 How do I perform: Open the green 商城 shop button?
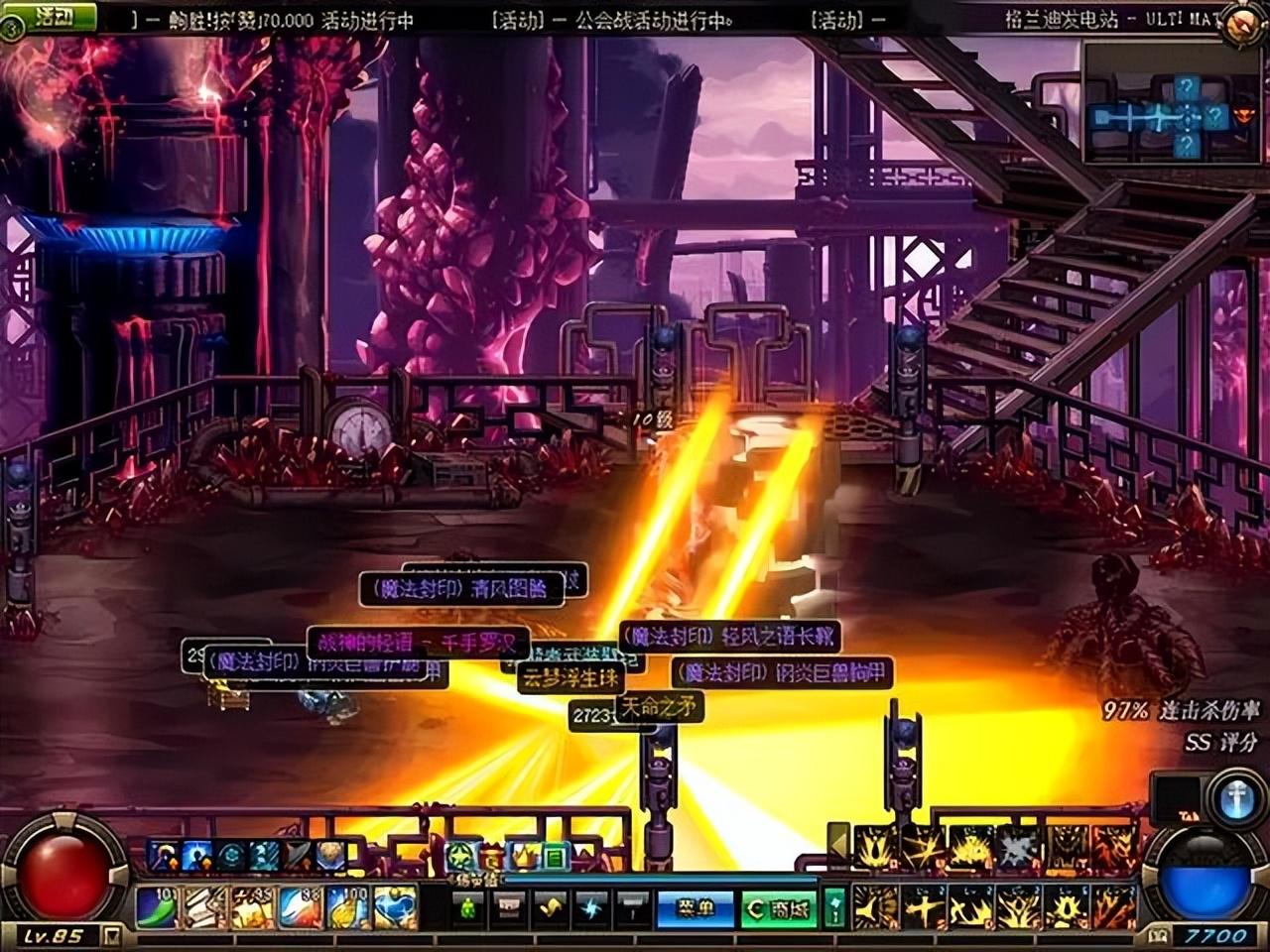pyautogui.click(x=779, y=908)
